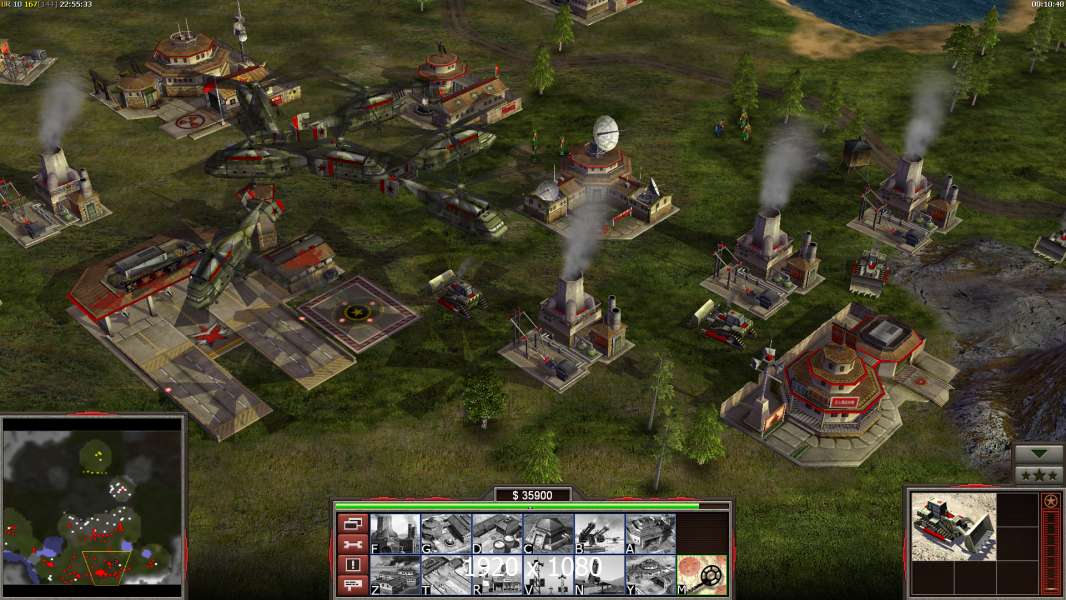Choose the Gattling cannon build icon labeled B
The width and height of the screenshot is (1066, 600).
pyautogui.click(x=599, y=533)
